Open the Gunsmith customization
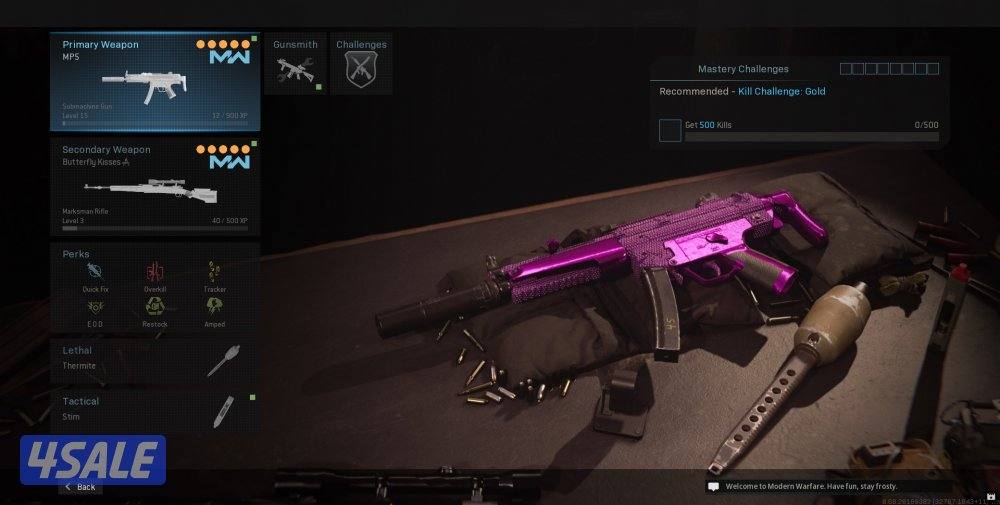This screenshot has height=505, width=1000. click(x=295, y=65)
